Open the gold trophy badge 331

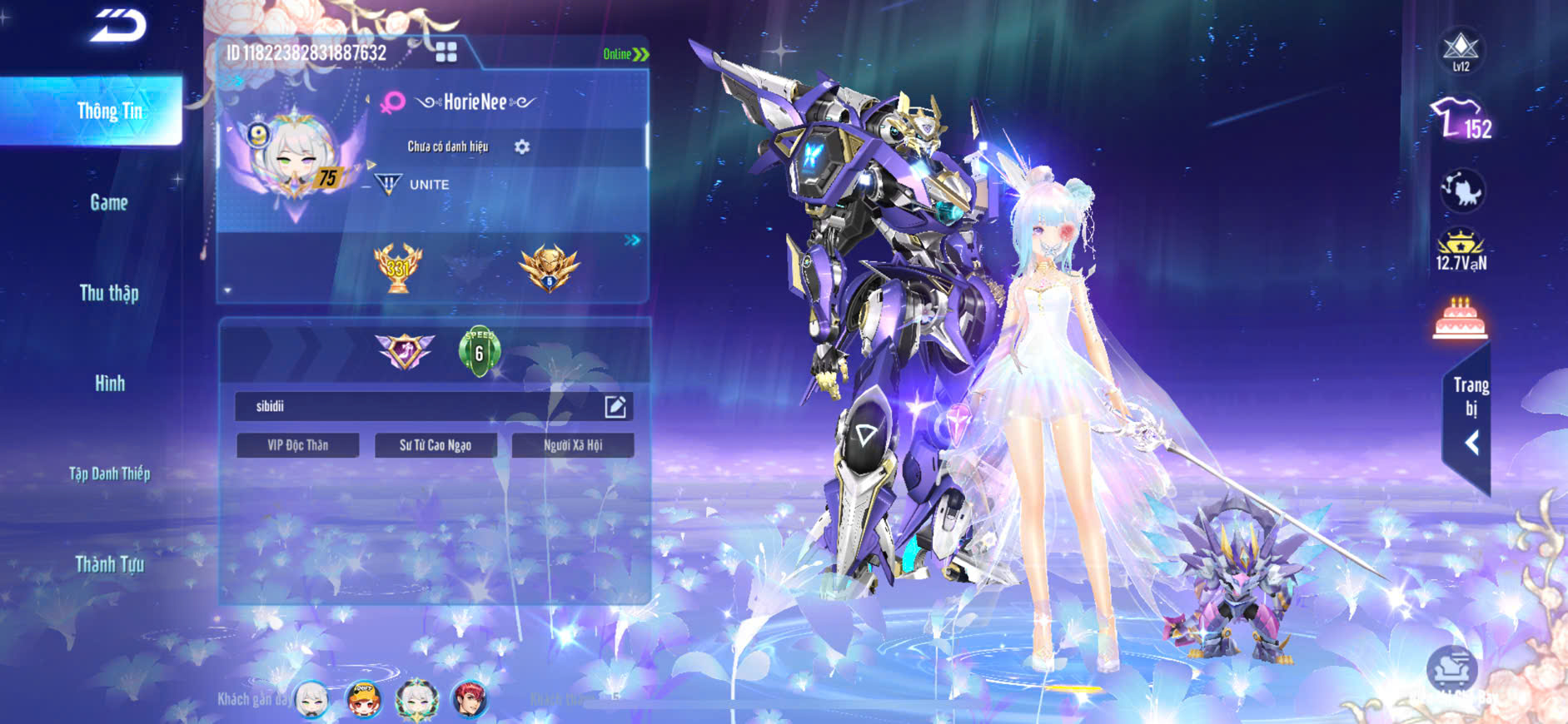[x=398, y=268]
